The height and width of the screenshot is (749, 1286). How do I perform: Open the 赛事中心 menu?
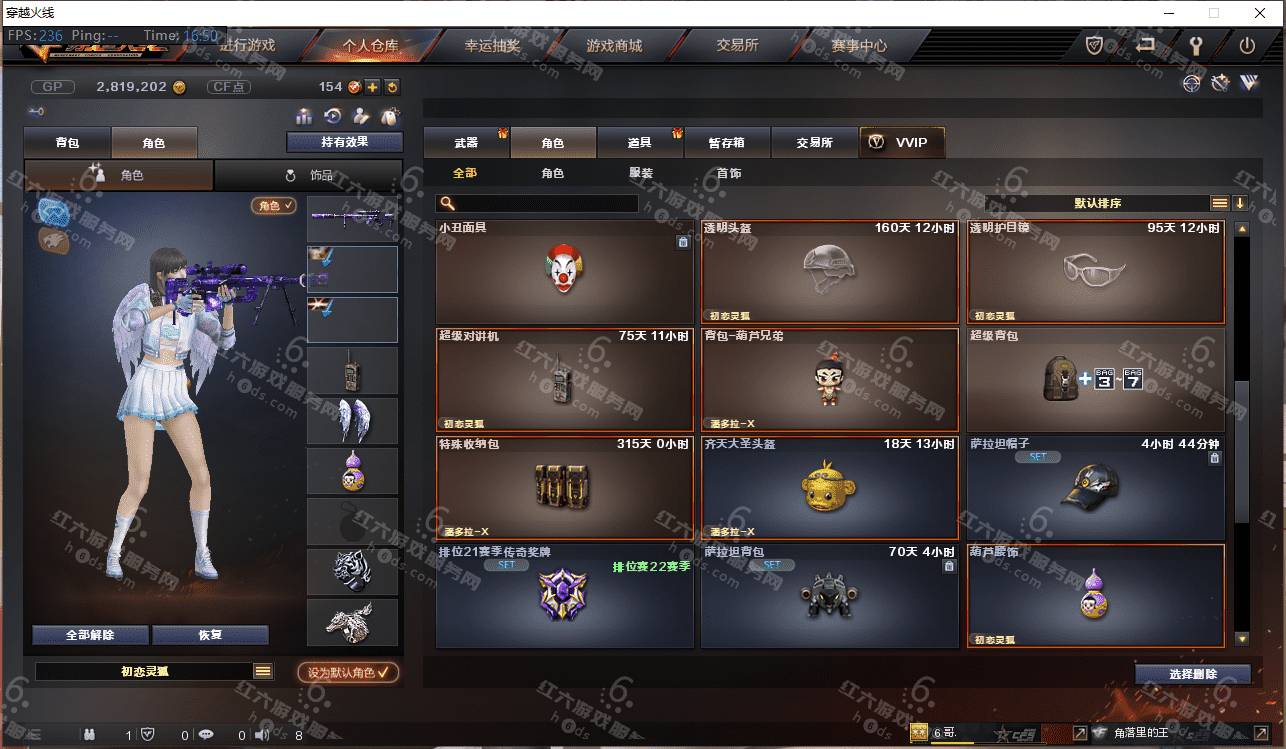click(x=858, y=46)
